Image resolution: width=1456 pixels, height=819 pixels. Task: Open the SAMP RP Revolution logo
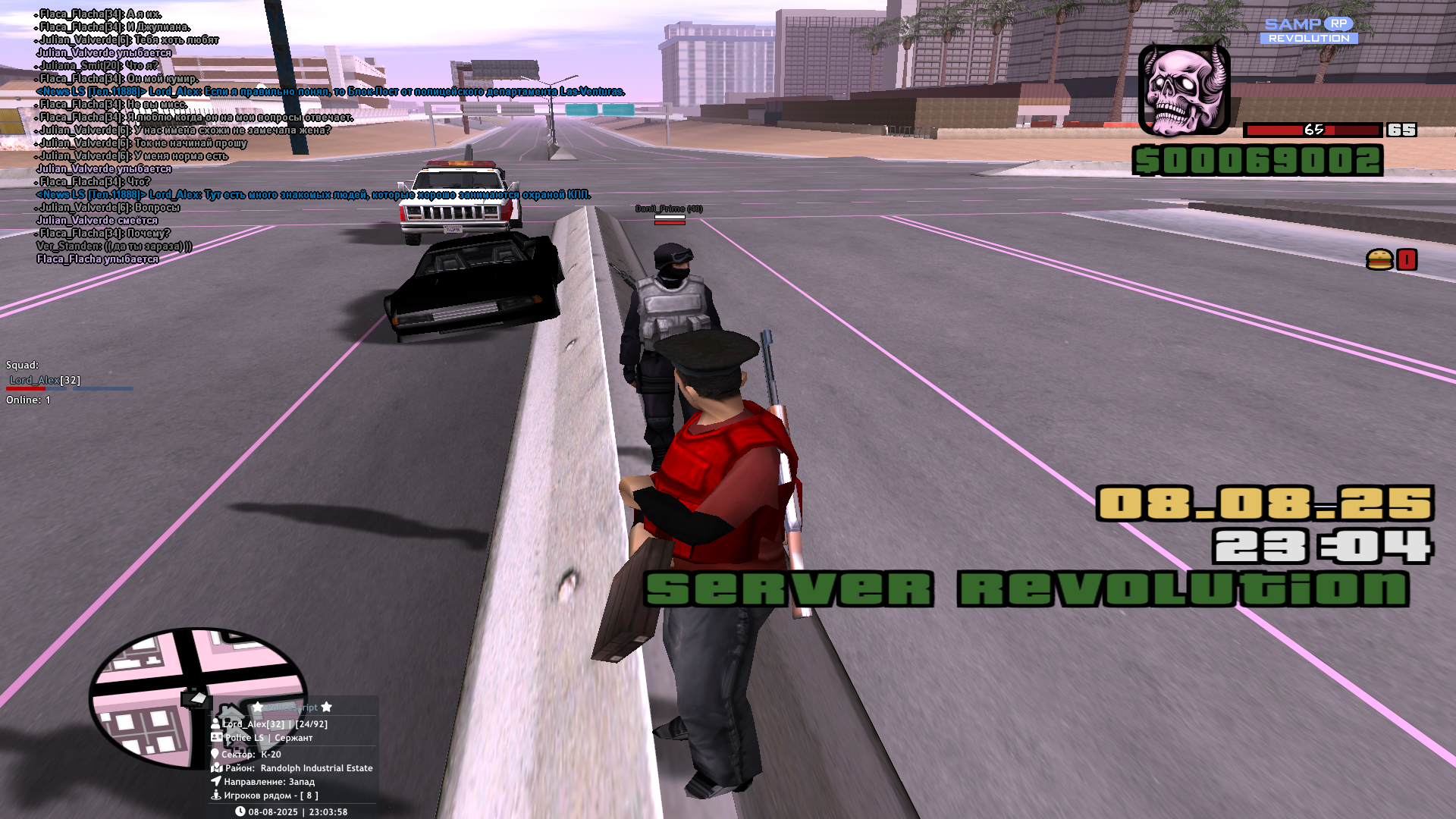tap(1309, 31)
